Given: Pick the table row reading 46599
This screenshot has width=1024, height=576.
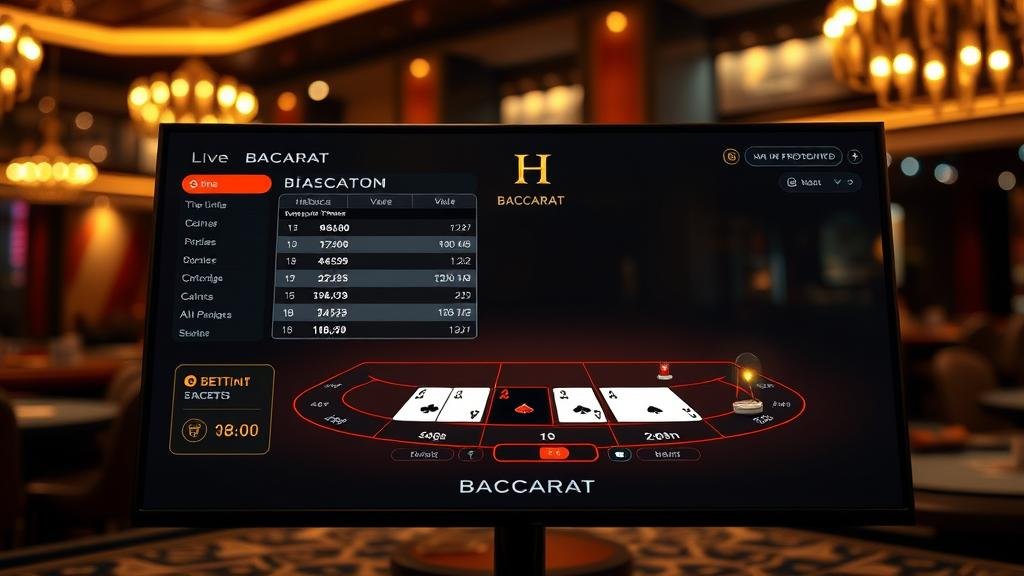Looking at the screenshot, I should (376, 260).
